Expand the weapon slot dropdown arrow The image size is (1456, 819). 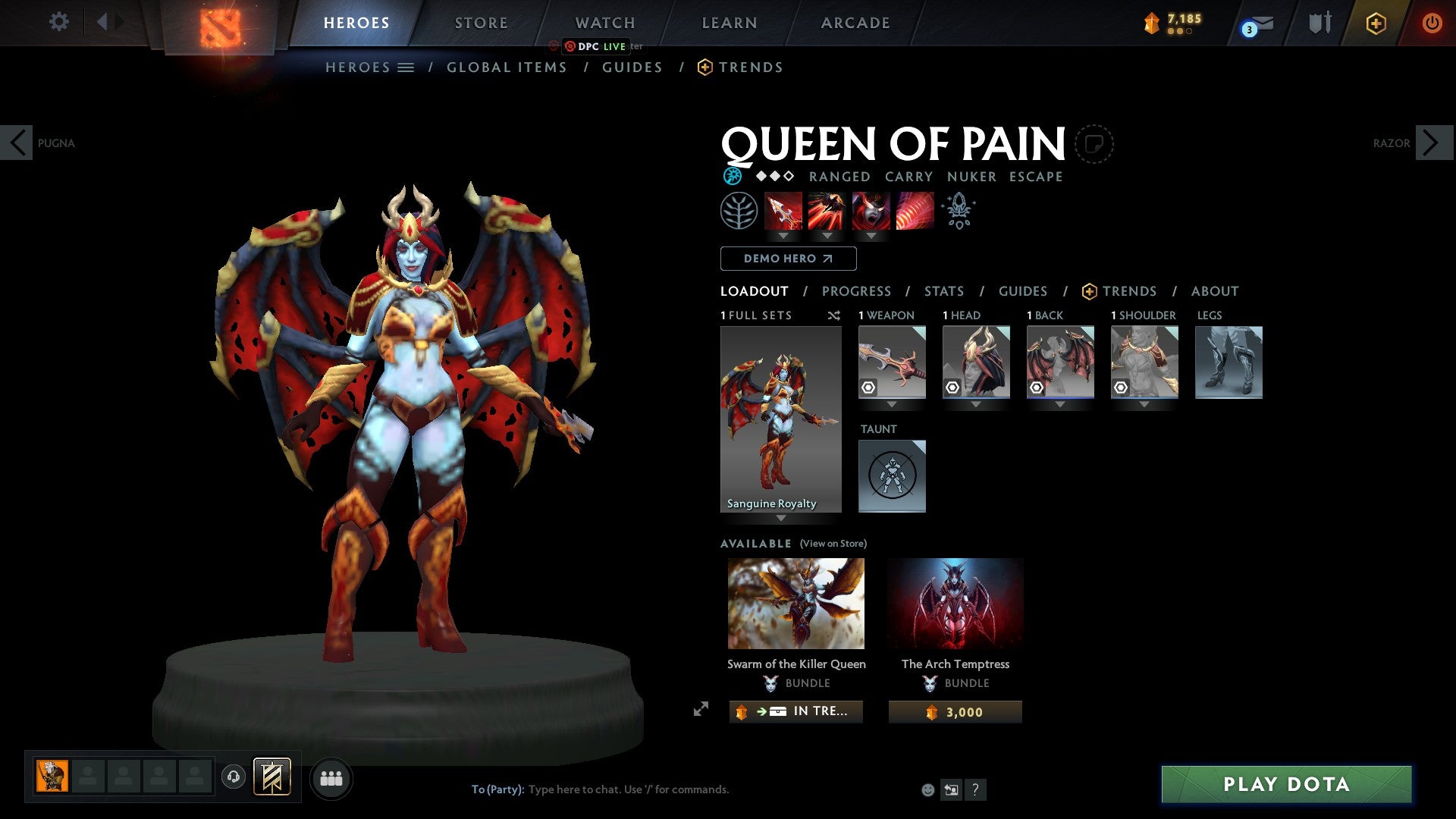pyautogui.click(x=892, y=404)
